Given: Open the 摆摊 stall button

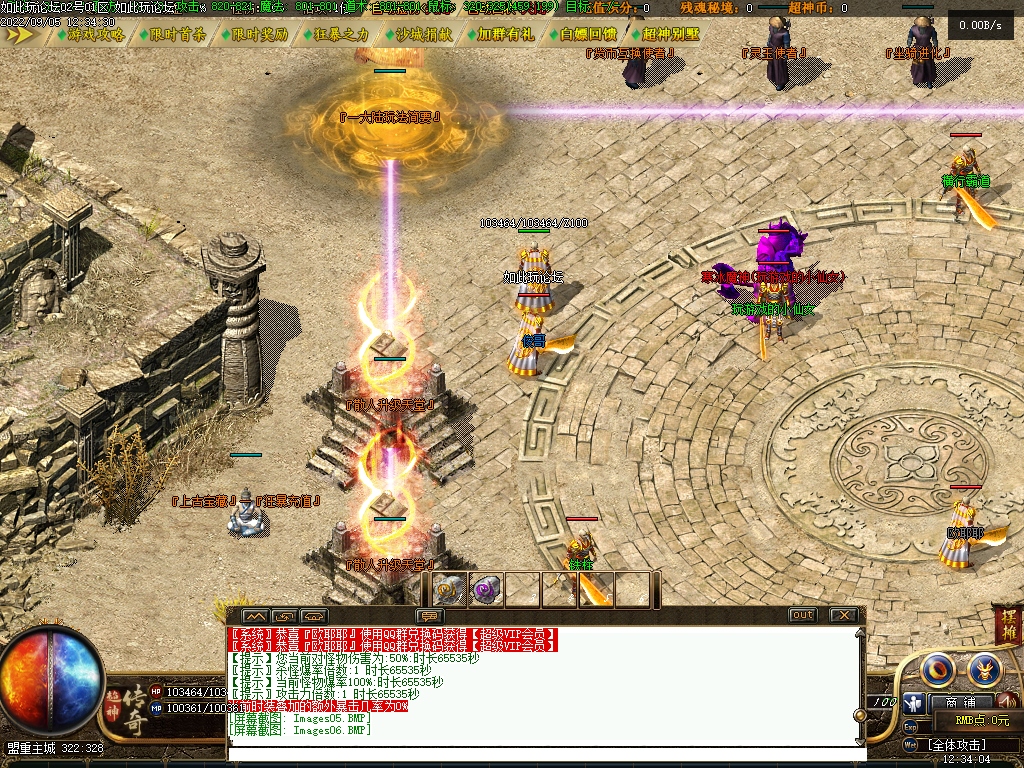Looking at the screenshot, I should pyautogui.click(x=1007, y=630).
